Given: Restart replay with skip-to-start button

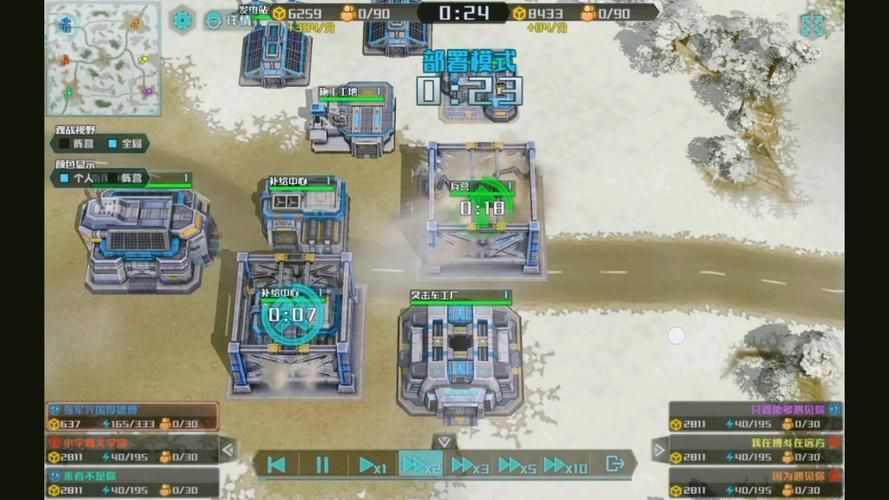Looking at the screenshot, I should click(278, 464).
